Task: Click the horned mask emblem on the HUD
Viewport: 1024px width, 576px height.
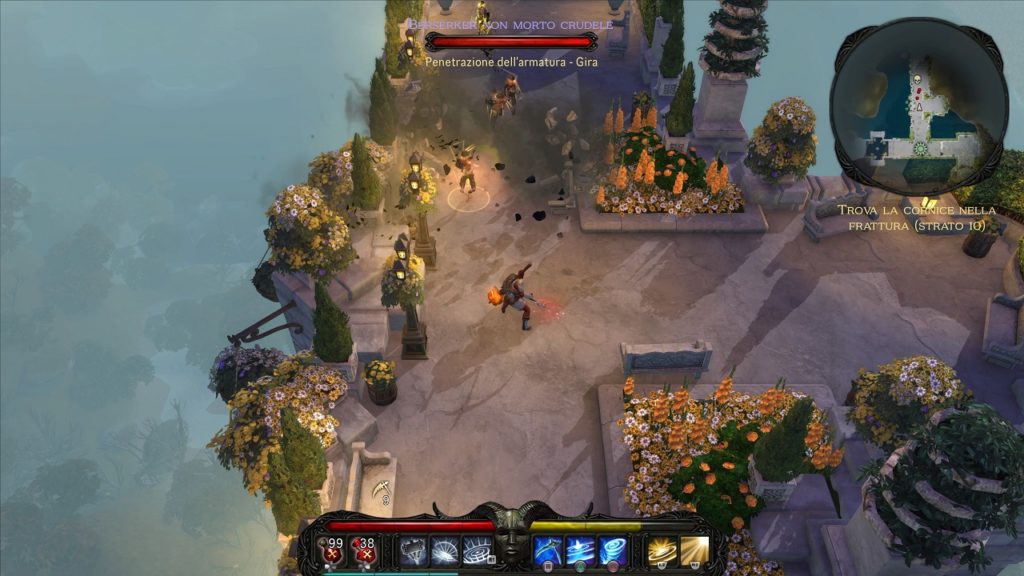Action: click(x=512, y=542)
